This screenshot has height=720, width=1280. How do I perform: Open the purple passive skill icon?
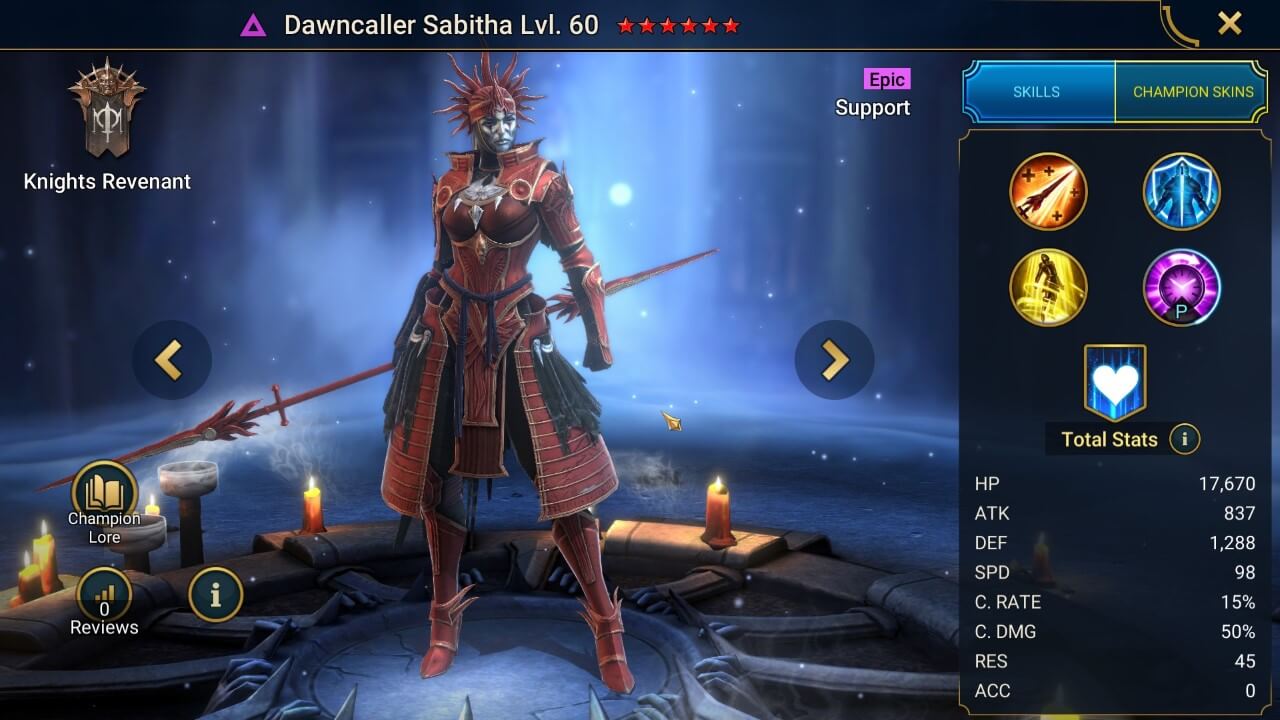click(1181, 287)
